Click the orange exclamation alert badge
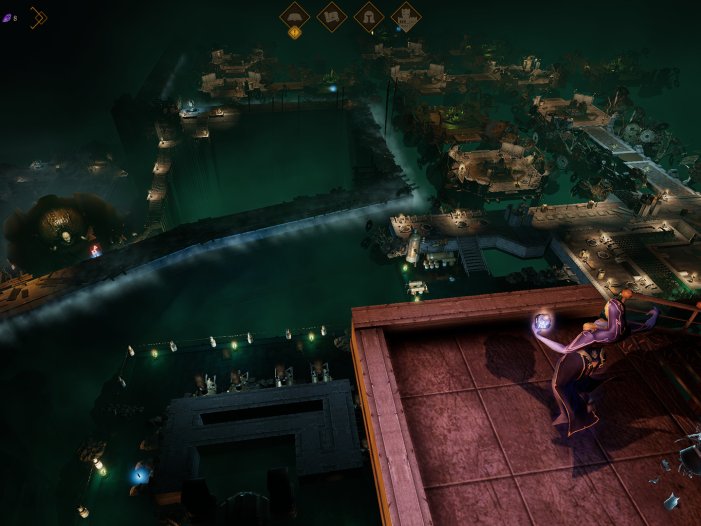Image resolution: width=701 pixels, height=526 pixels. click(294, 33)
